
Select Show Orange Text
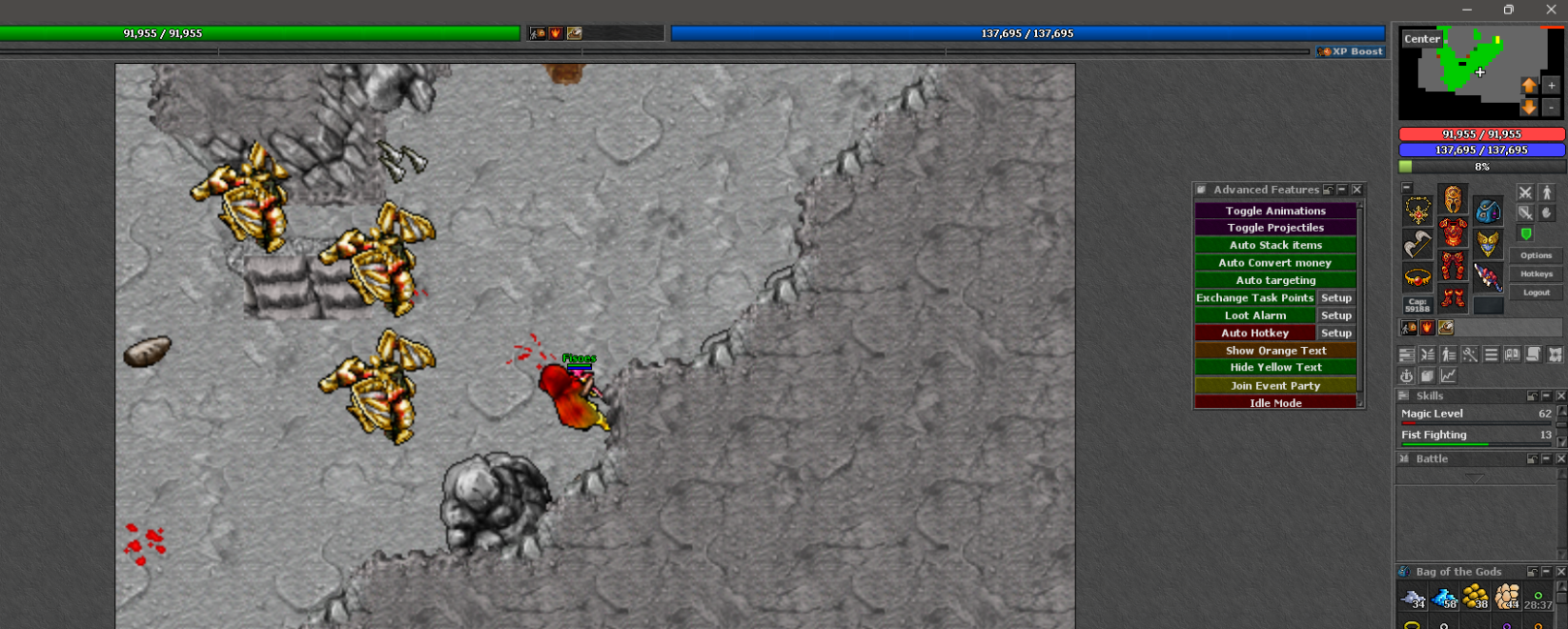(x=1274, y=350)
